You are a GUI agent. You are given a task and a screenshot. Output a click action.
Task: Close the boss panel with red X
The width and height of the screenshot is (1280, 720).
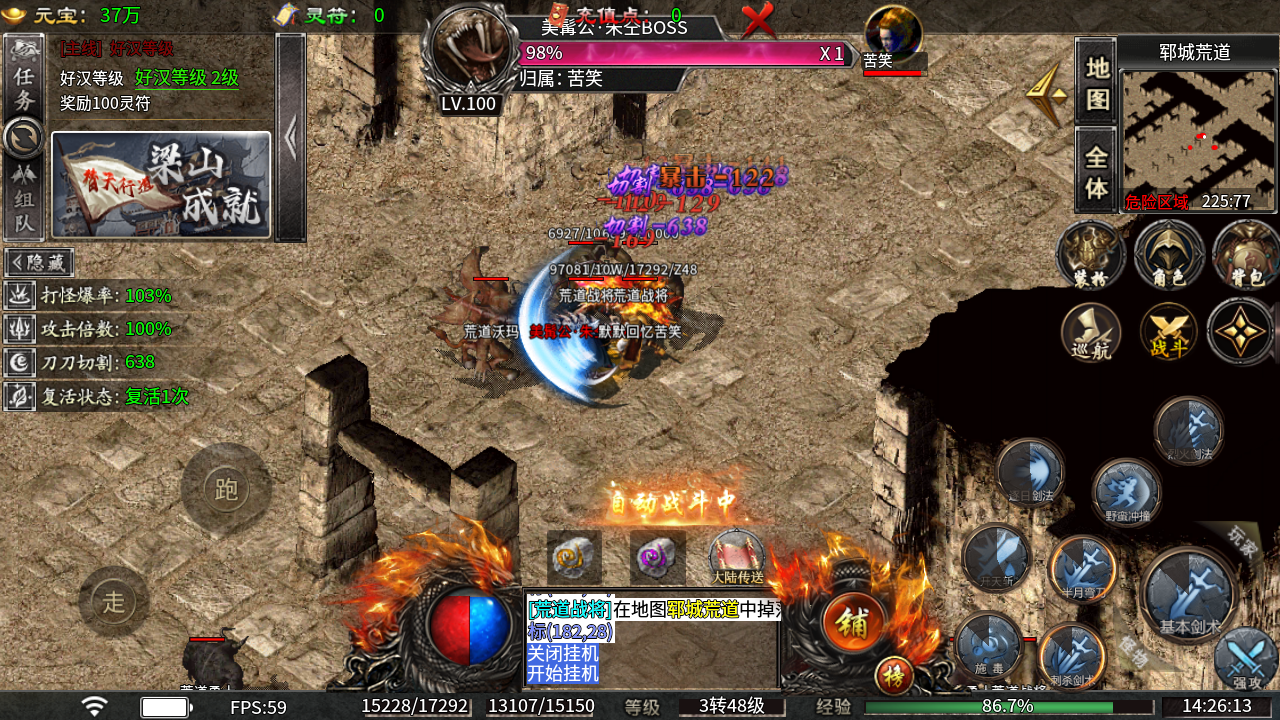[758, 20]
